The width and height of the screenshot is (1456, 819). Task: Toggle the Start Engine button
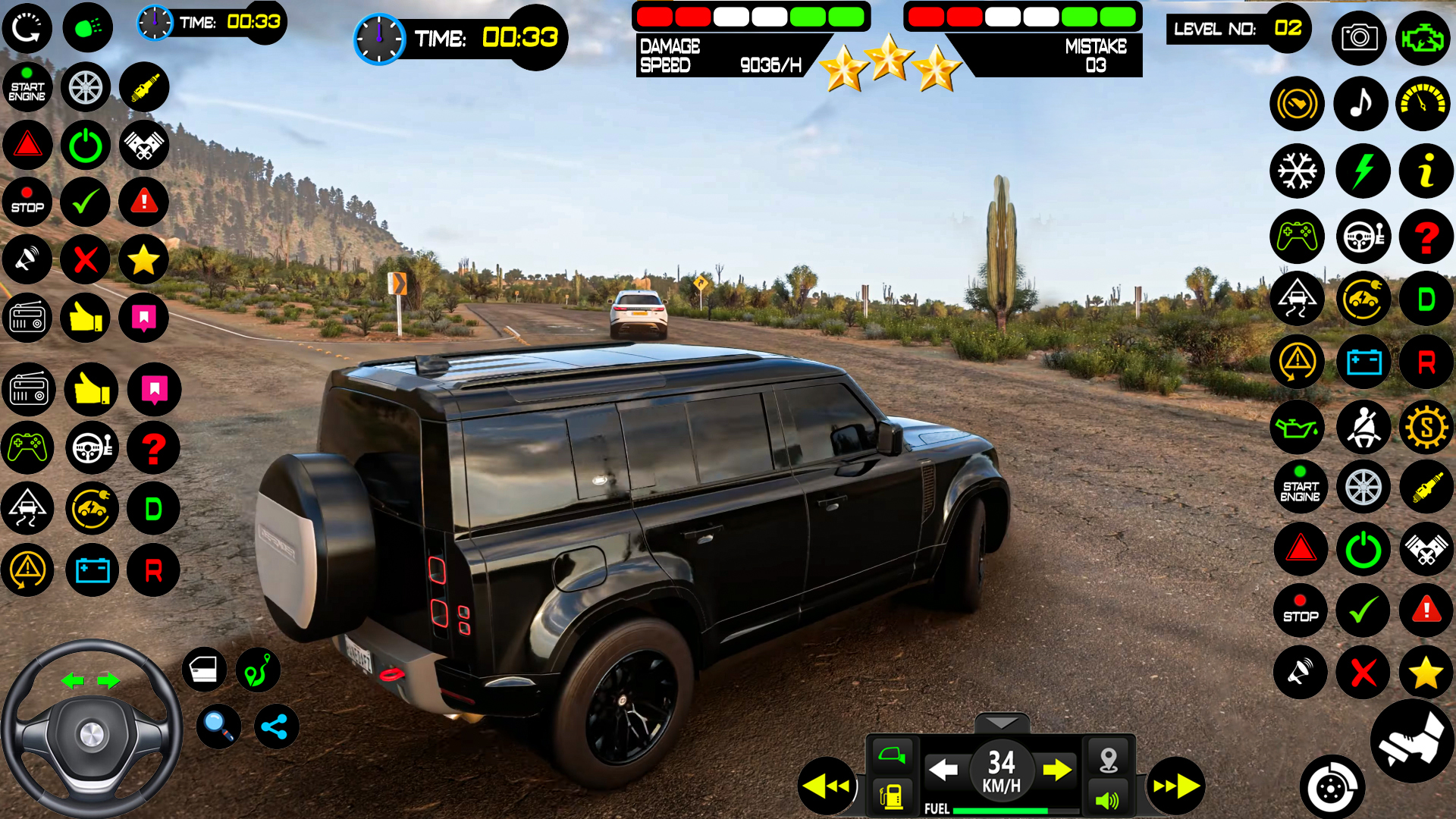[x=1300, y=487]
